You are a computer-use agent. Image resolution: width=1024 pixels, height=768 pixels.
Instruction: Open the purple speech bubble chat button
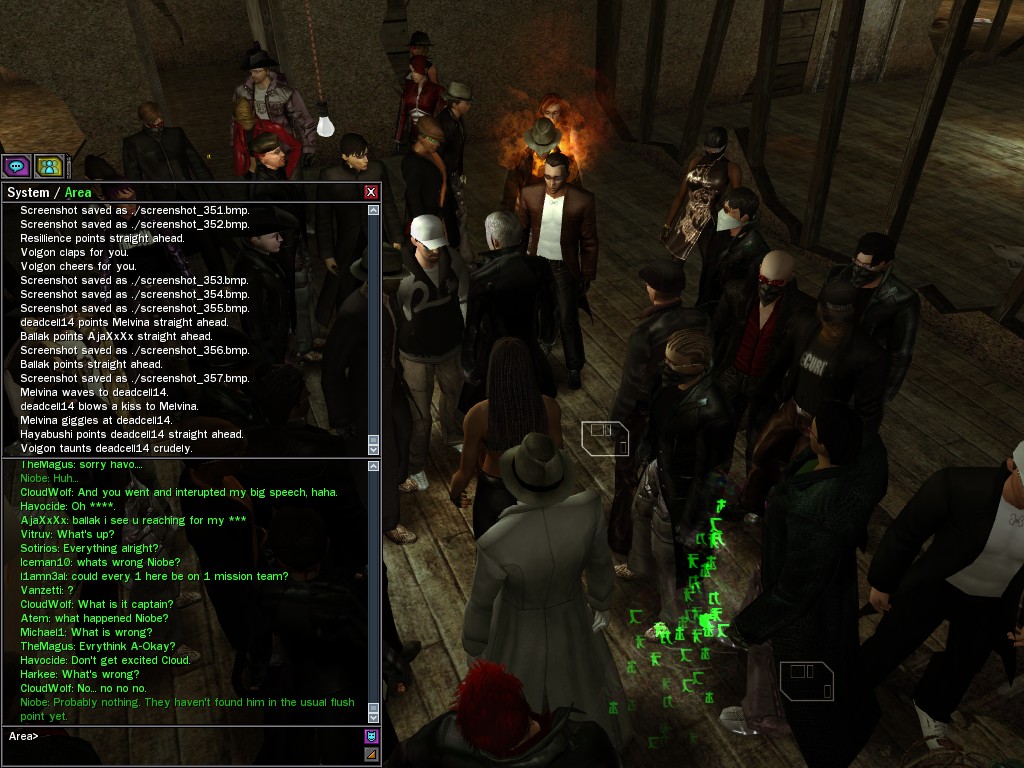[x=16, y=166]
